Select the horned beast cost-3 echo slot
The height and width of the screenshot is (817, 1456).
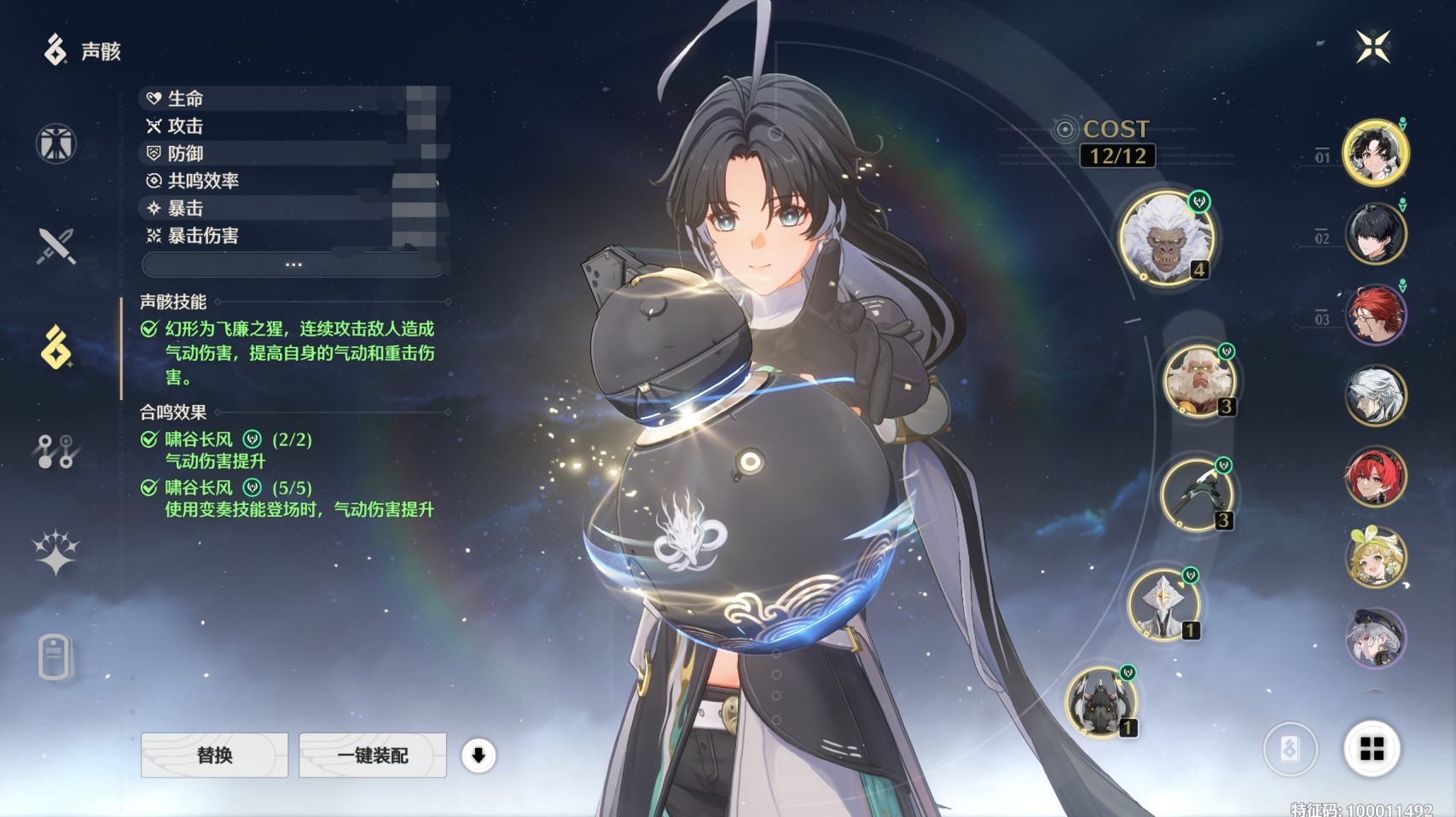pyautogui.click(x=1198, y=380)
